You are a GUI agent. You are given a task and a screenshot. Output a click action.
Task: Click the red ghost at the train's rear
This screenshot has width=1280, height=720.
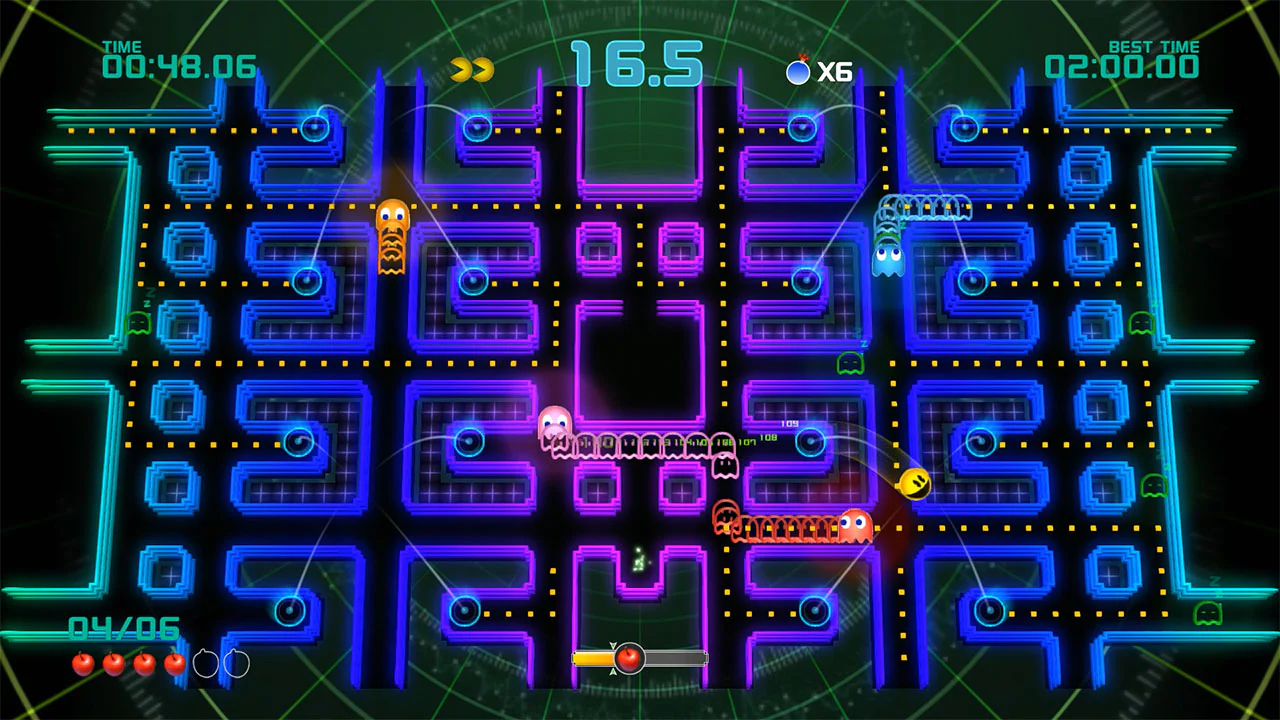tap(856, 527)
